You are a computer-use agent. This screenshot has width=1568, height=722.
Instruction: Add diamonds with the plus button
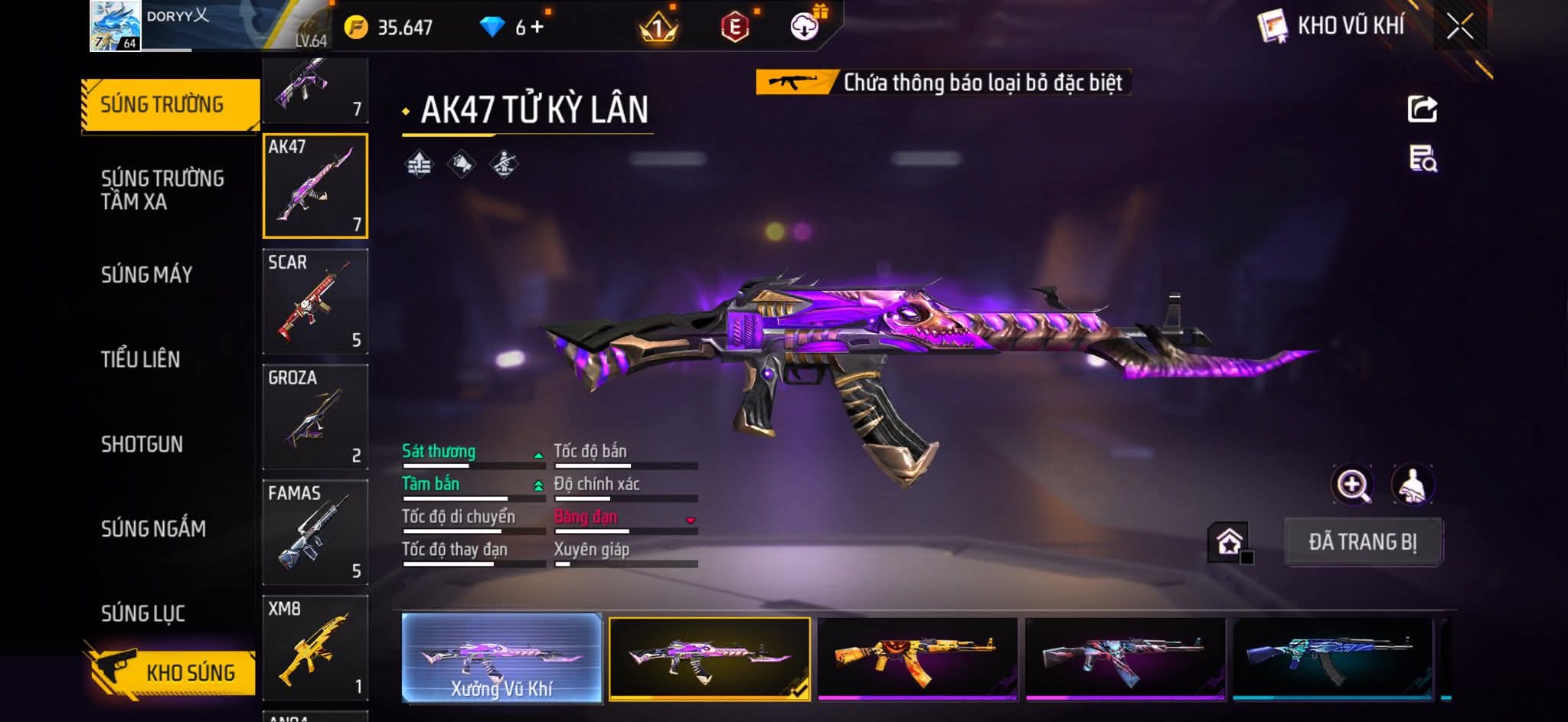tap(537, 28)
